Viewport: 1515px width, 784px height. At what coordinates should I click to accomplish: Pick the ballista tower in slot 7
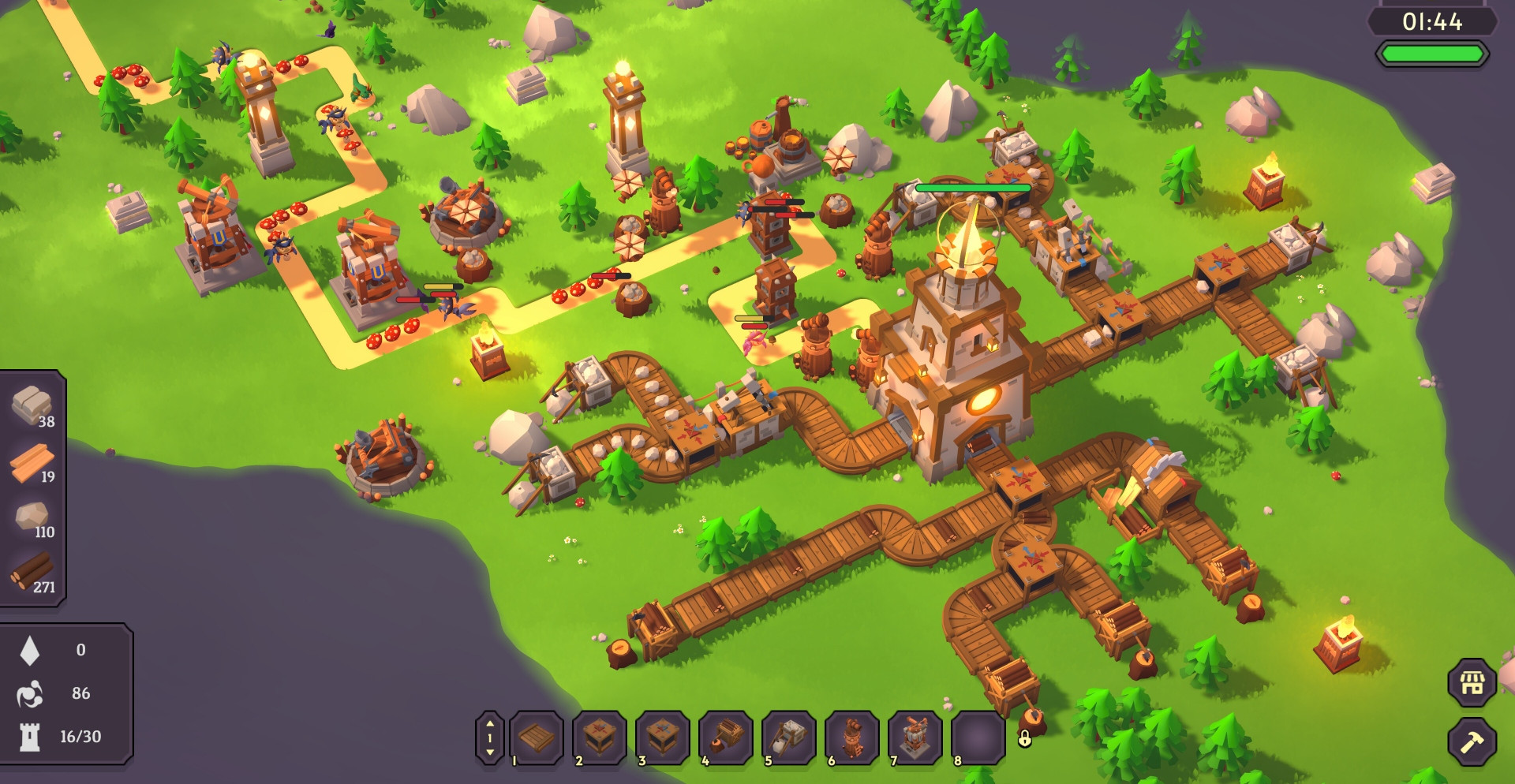point(915,738)
